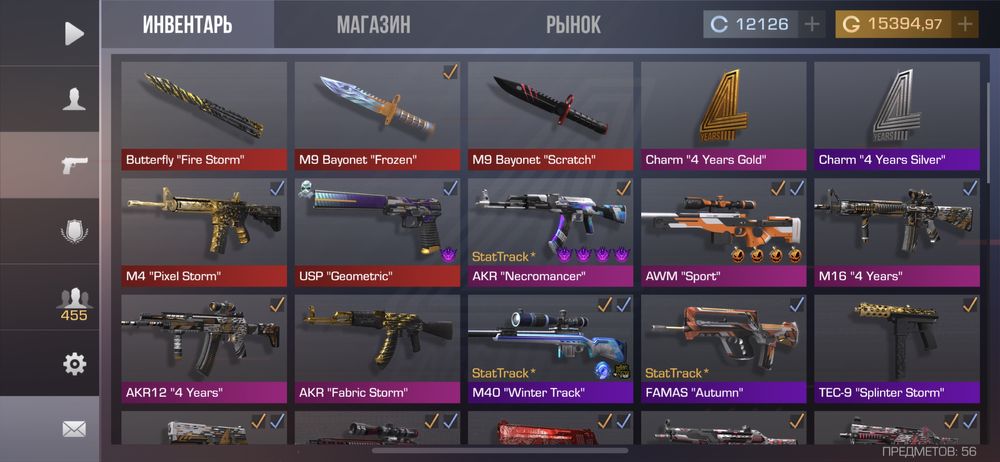Open the mail envelope
The image size is (1000, 462).
[74, 429]
